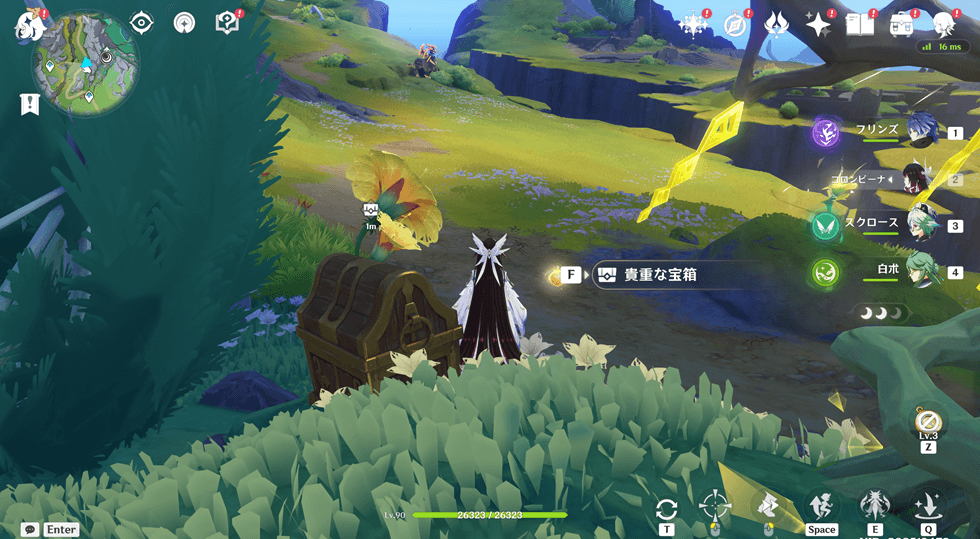The width and height of the screenshot is (980, 539).
Task: Open the wish star icon
Action: (819, 25)
